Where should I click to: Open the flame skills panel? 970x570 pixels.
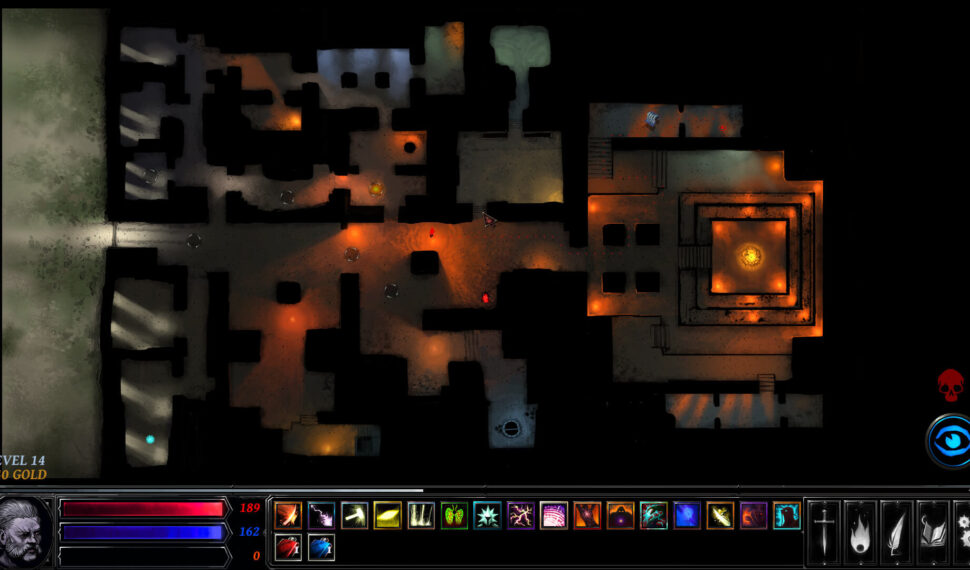click(x=860, y=532)
